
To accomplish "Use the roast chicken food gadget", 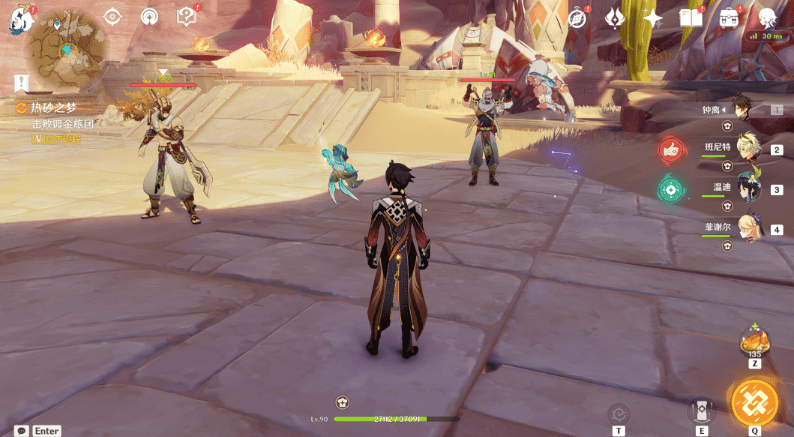I will click(754, 341).
